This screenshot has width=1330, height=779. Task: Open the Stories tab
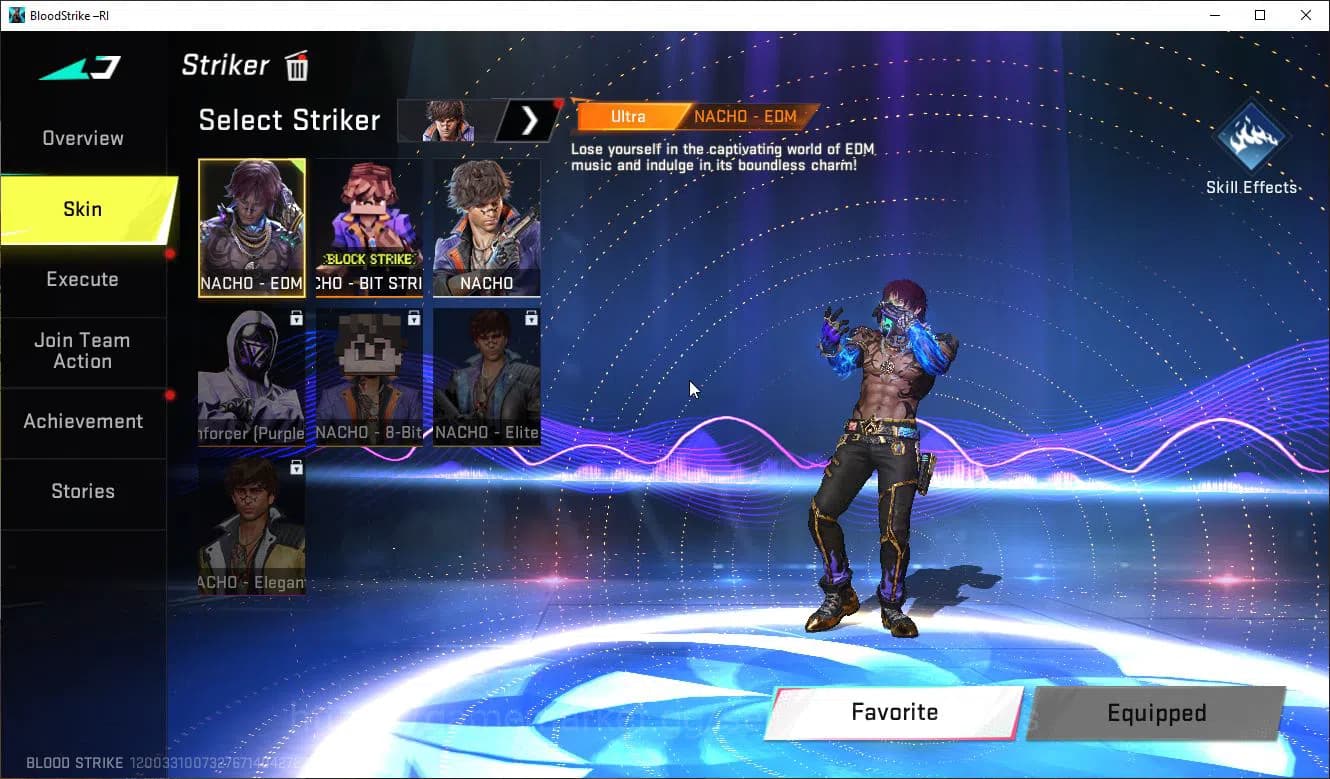[x=83, y=491]
